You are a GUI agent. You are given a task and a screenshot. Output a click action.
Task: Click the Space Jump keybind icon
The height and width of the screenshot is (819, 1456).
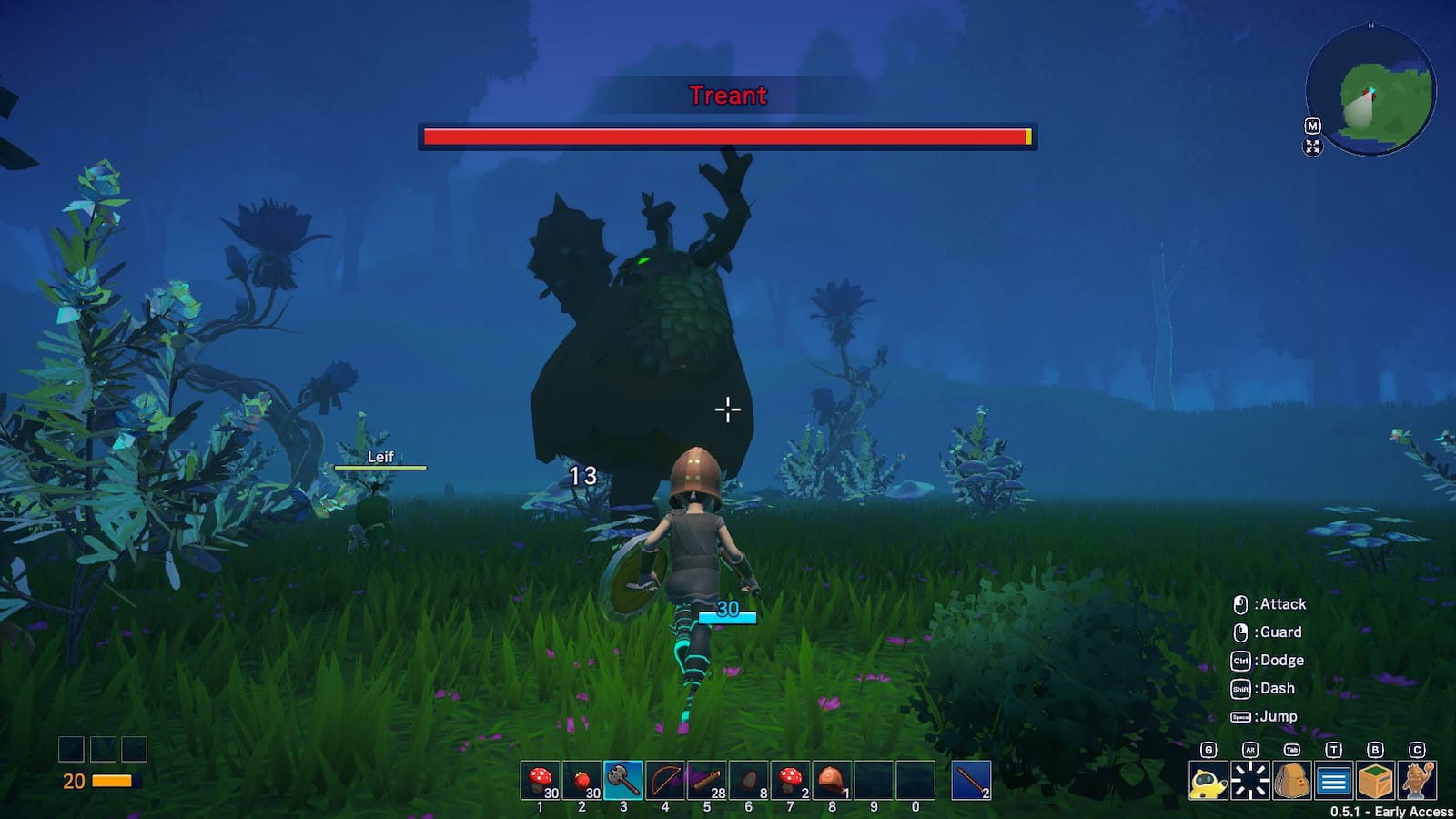[x=1239, y=716]
